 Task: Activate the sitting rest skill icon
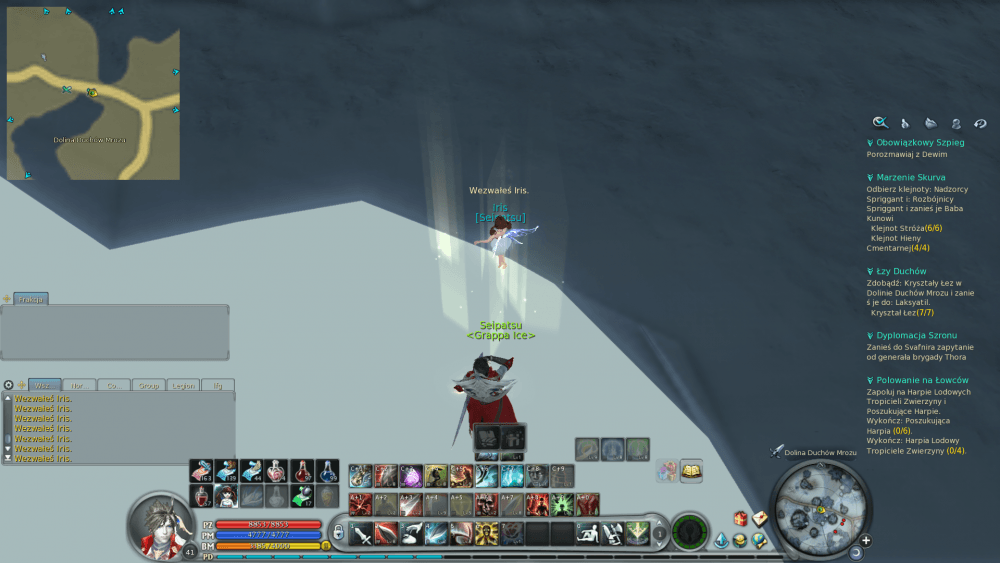tap(588, 534)
